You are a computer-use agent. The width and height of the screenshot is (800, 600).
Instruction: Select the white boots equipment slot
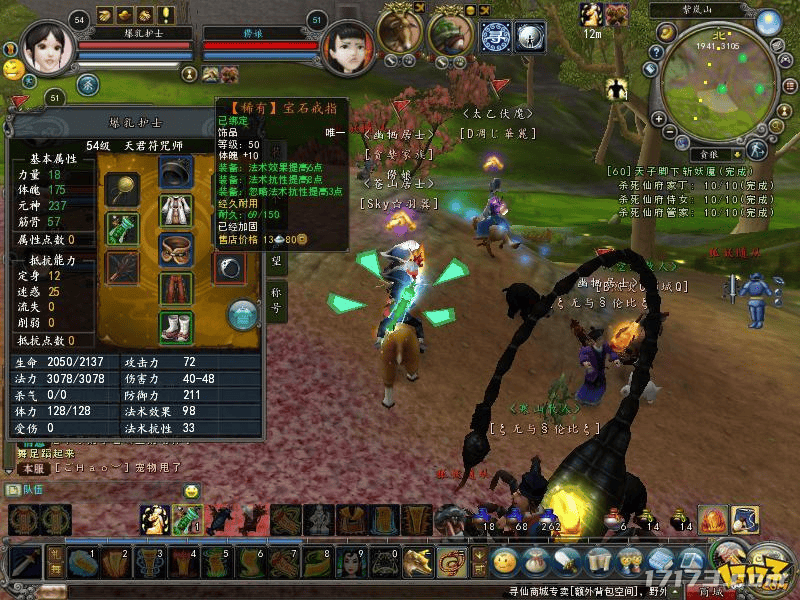pyautogui.click(x=175, y=325)
